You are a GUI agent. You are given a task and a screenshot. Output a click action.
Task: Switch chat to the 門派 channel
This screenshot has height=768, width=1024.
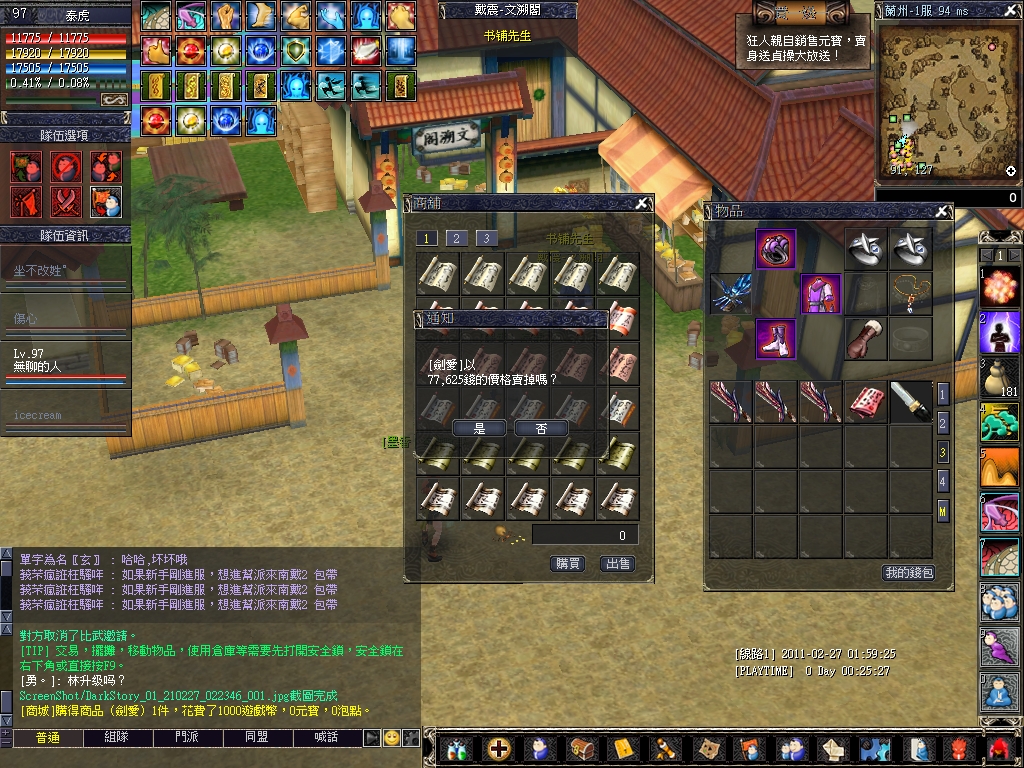(x=186, y=738)
